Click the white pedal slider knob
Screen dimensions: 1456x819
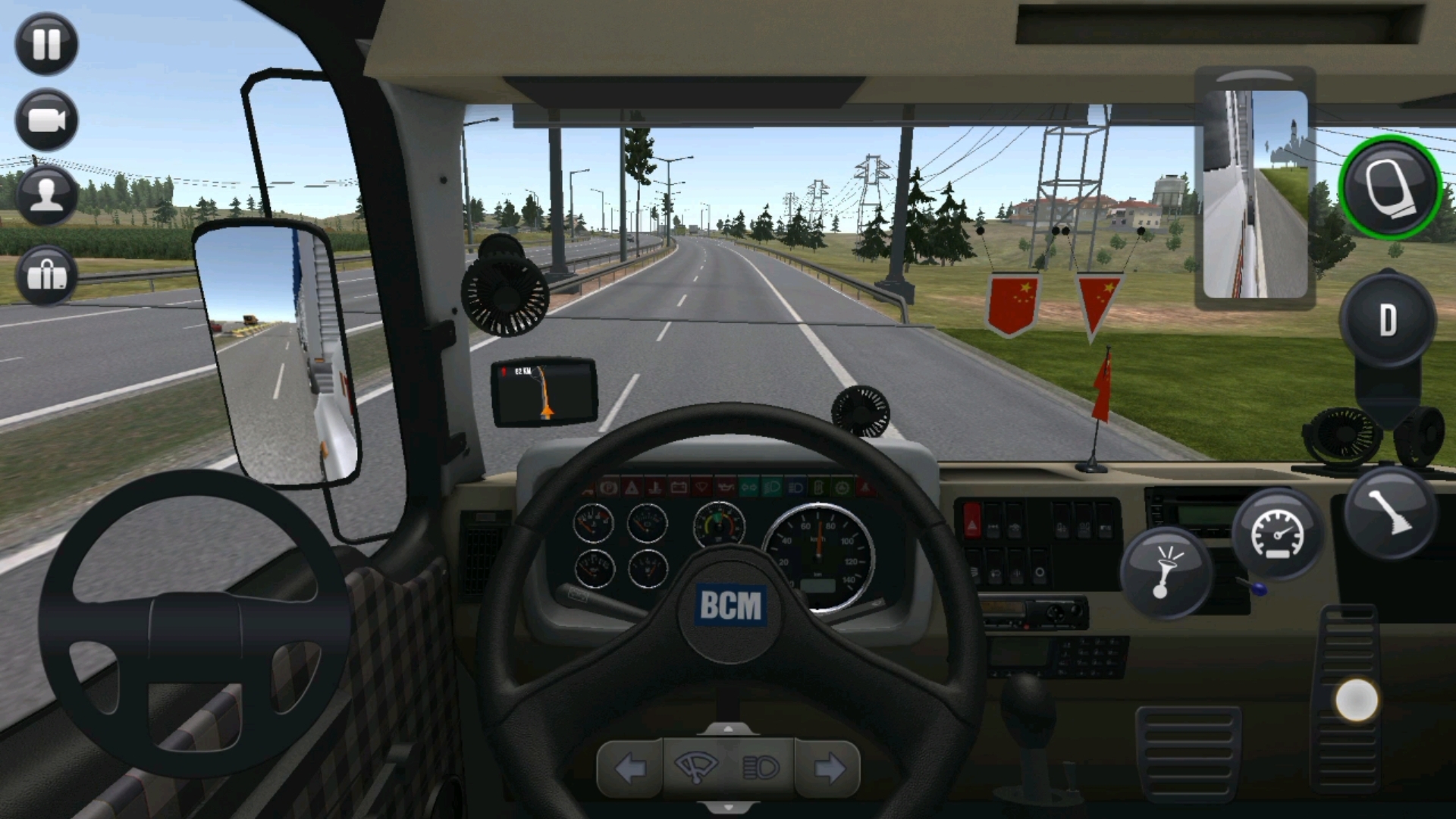1356,700
